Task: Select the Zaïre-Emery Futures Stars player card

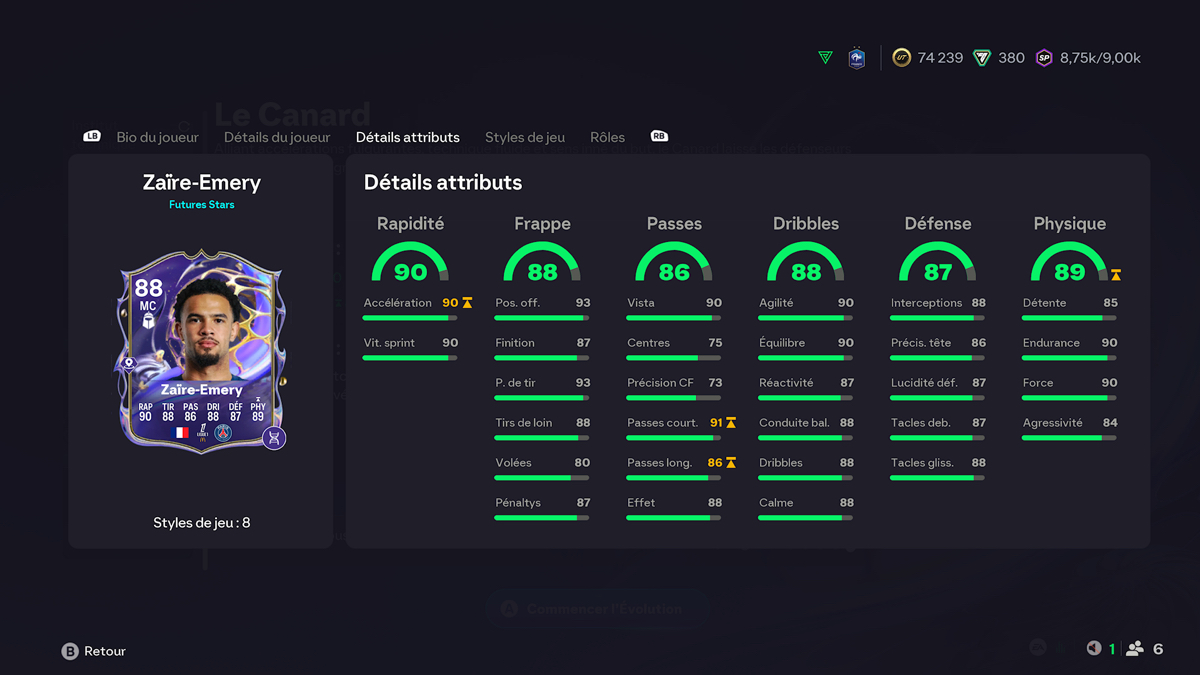Action: (202, 351)
